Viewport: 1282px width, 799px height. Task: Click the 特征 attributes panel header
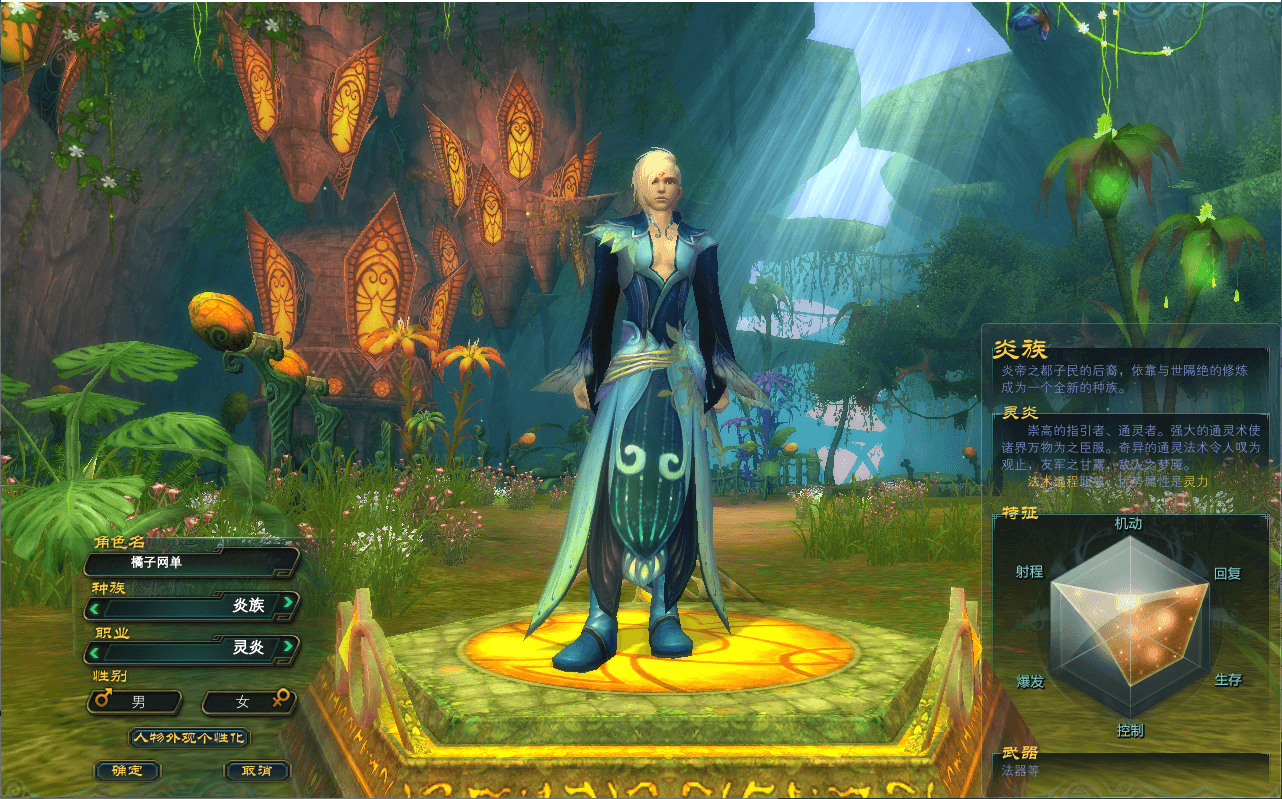click(x=1022, y=514)
